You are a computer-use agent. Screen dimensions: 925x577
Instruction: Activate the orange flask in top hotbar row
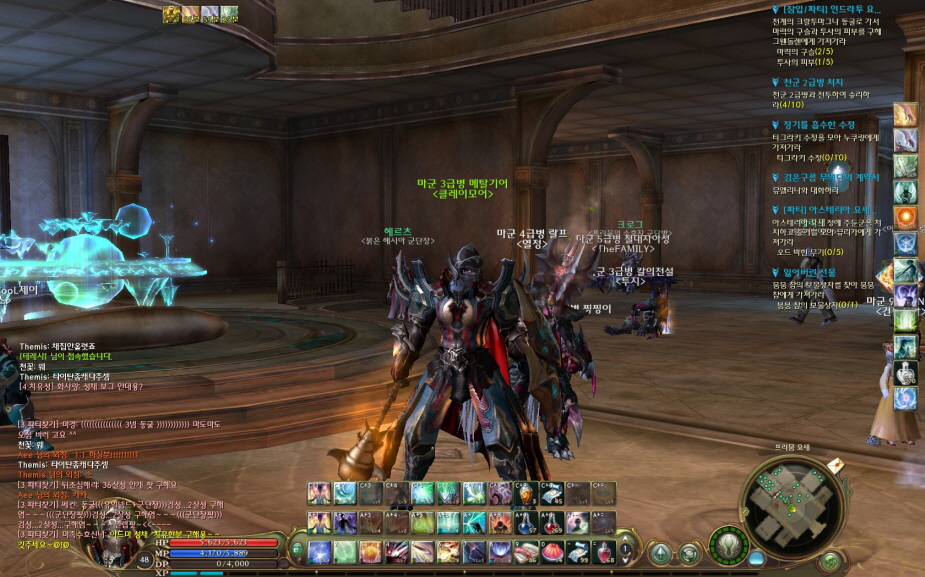pos(527,493)
